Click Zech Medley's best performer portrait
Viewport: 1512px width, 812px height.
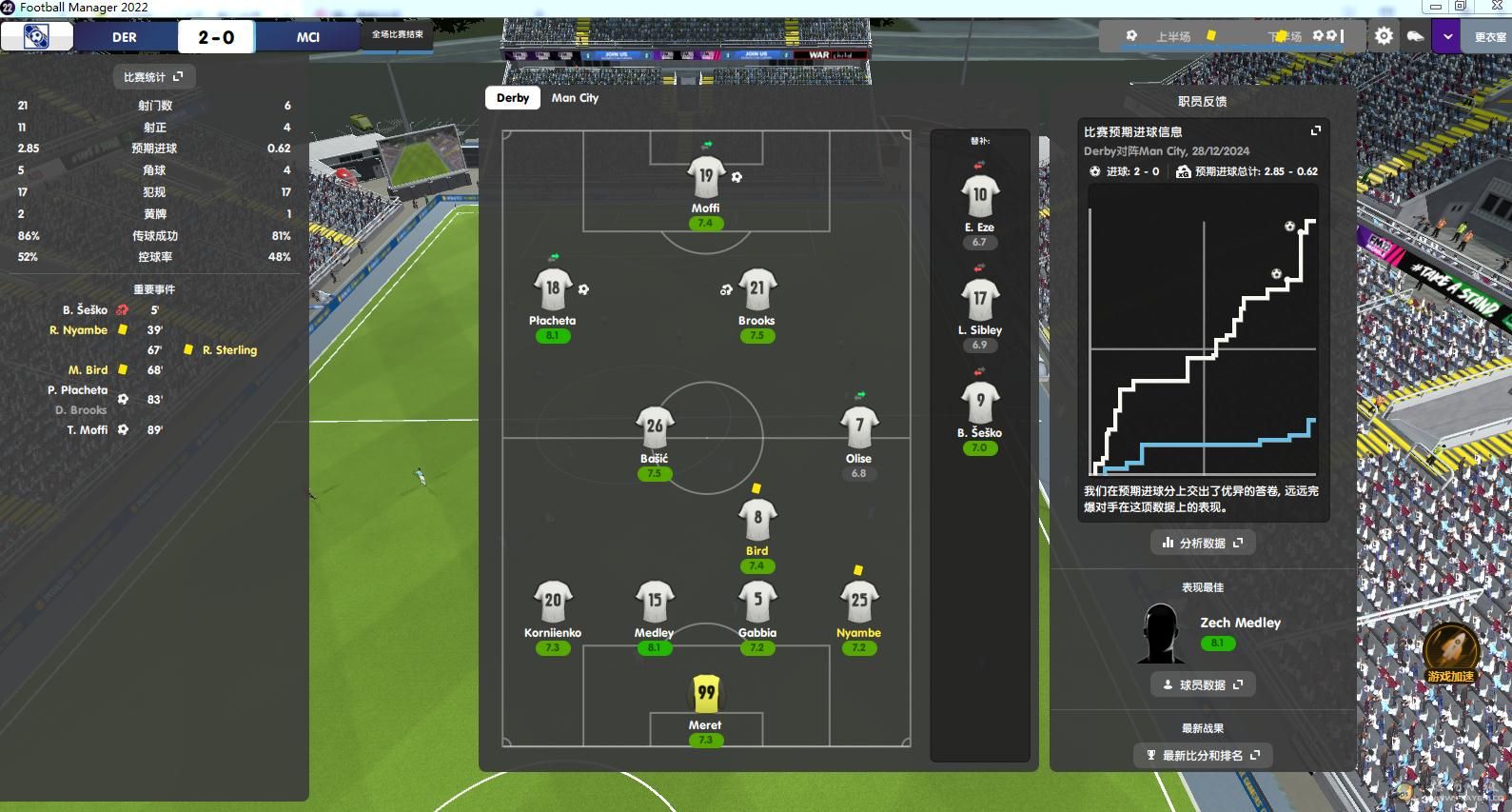point(1160,634)
